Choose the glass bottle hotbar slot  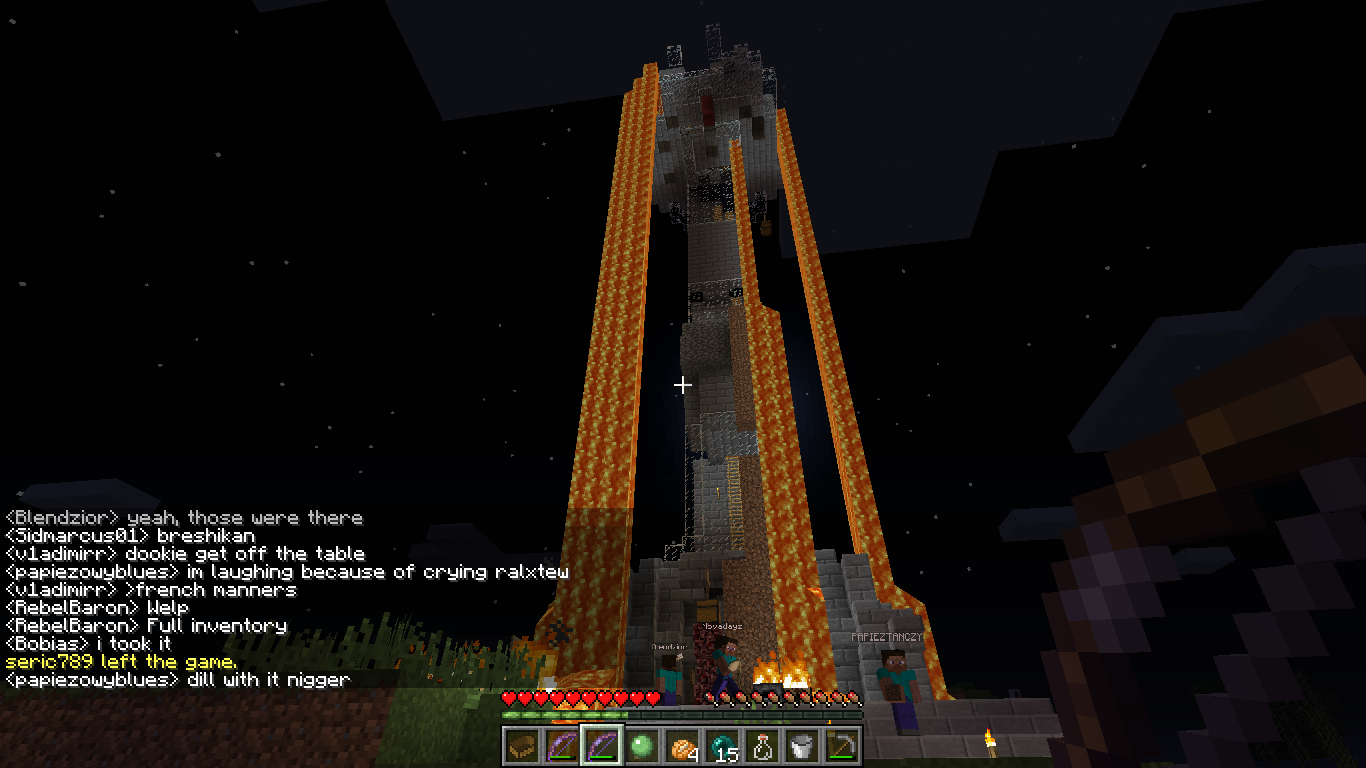[762, 745]
